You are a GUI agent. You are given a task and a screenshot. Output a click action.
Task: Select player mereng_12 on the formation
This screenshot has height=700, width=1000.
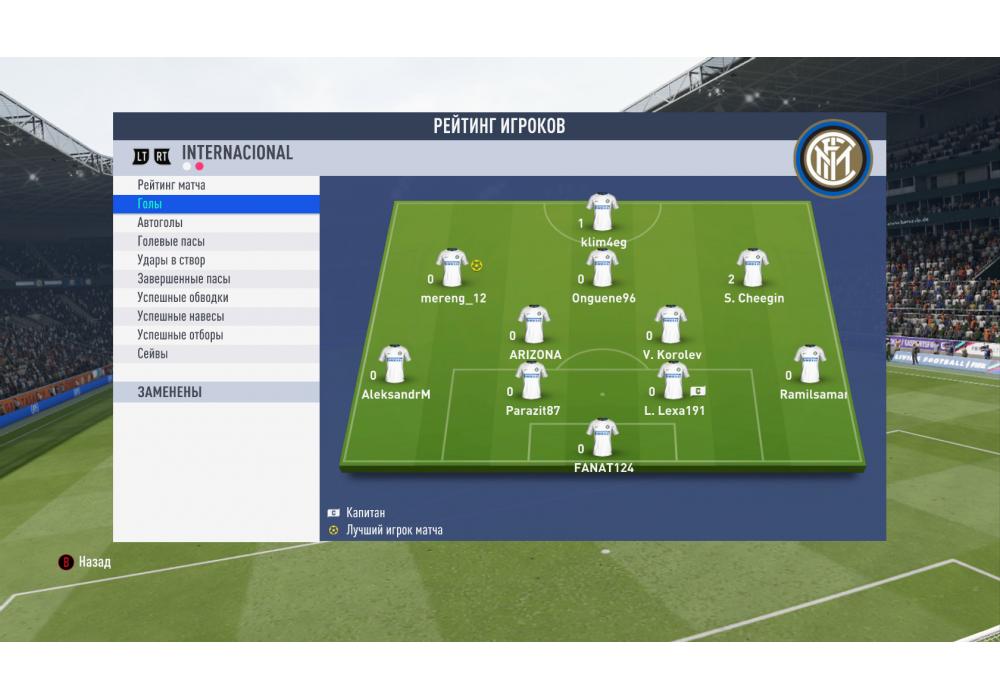coord(452,268)
